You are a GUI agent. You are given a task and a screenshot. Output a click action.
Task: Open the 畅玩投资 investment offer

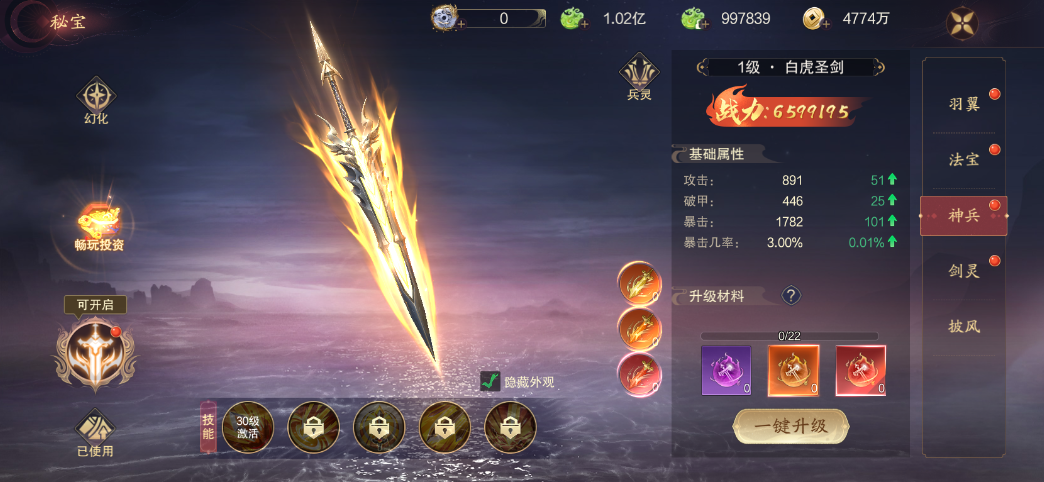coord(99,223)
